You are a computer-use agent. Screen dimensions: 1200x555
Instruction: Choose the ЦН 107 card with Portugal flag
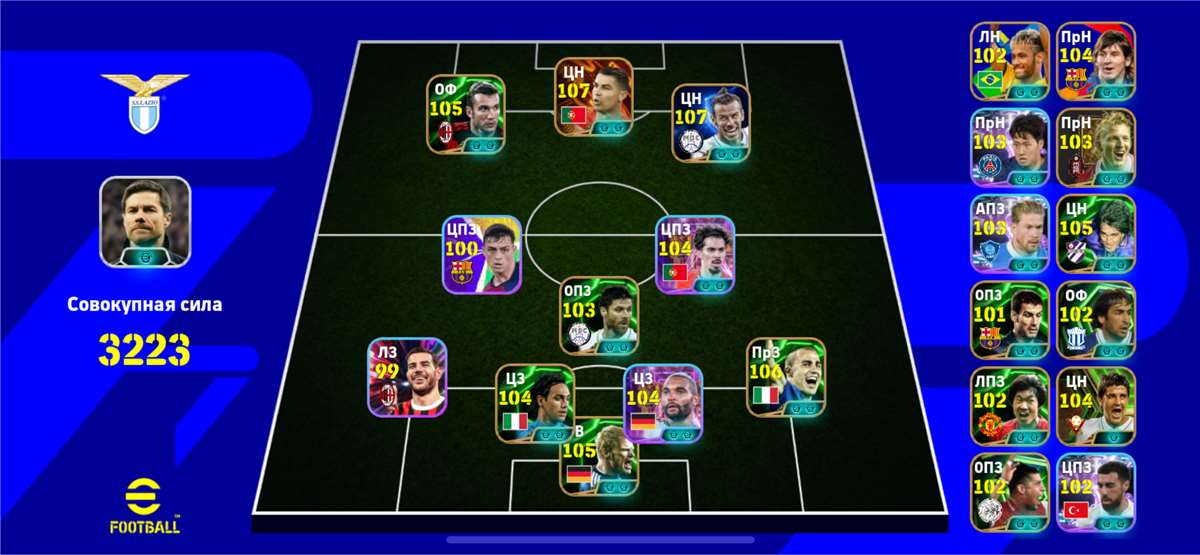click(x=594, y=97)
